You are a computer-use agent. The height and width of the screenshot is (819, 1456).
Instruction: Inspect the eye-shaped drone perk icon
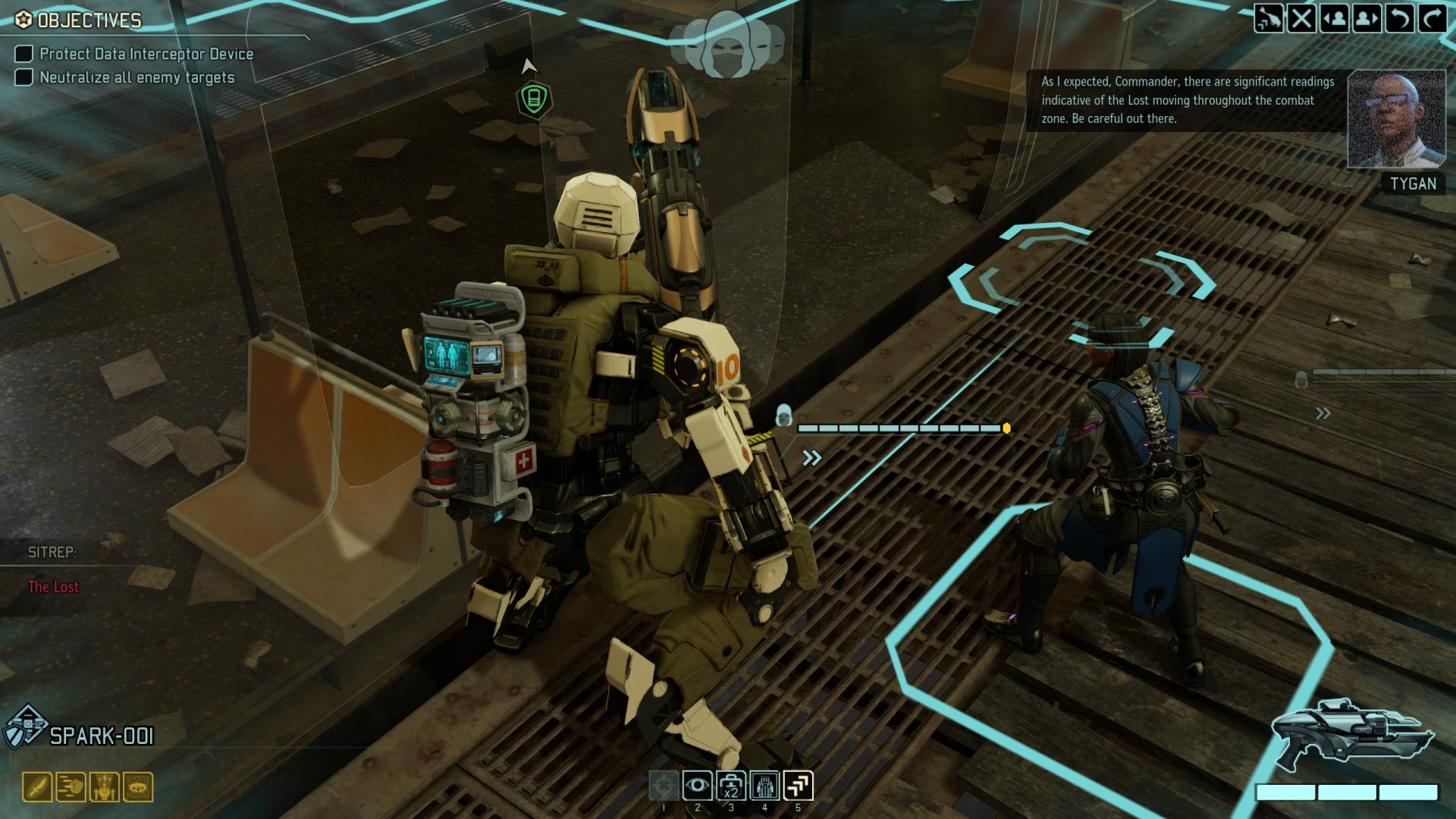pos(138,787)
